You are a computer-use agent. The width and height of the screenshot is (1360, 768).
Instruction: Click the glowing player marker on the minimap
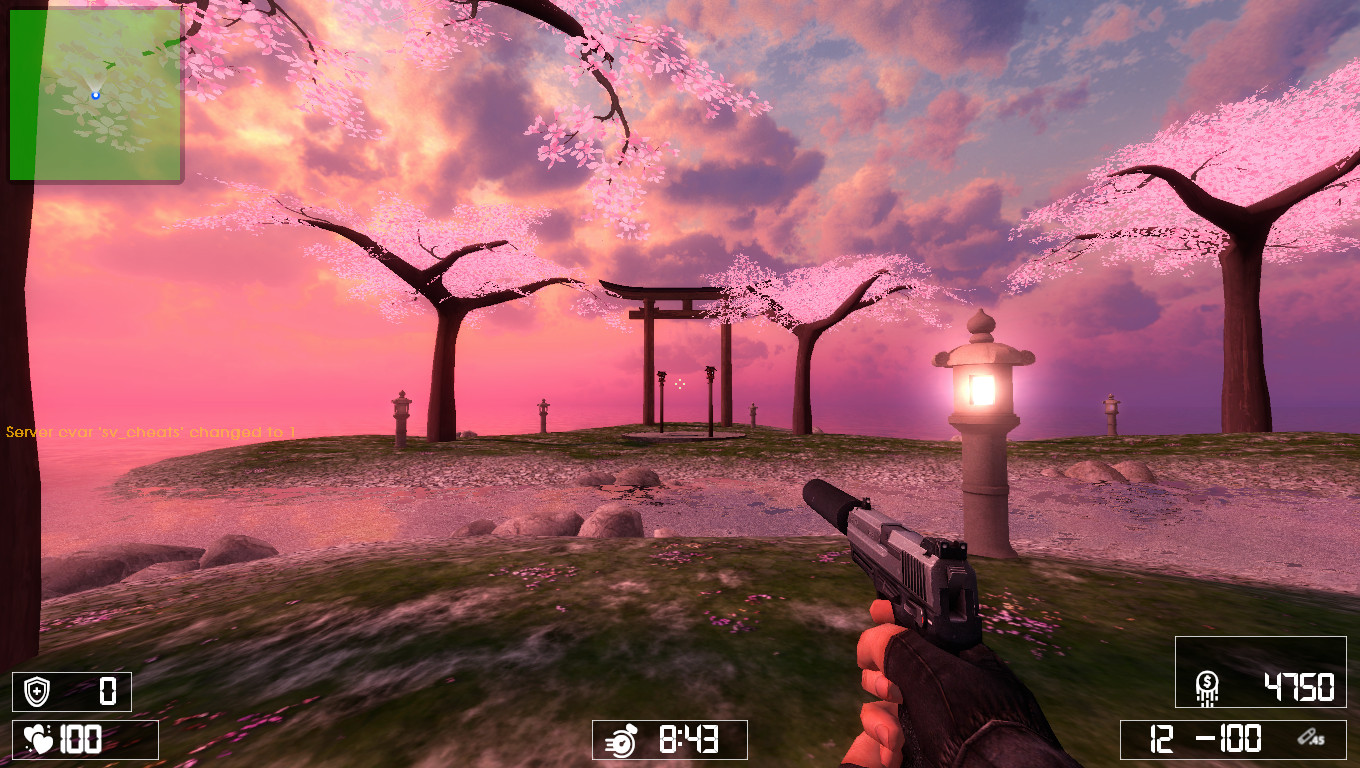(93, 93)
